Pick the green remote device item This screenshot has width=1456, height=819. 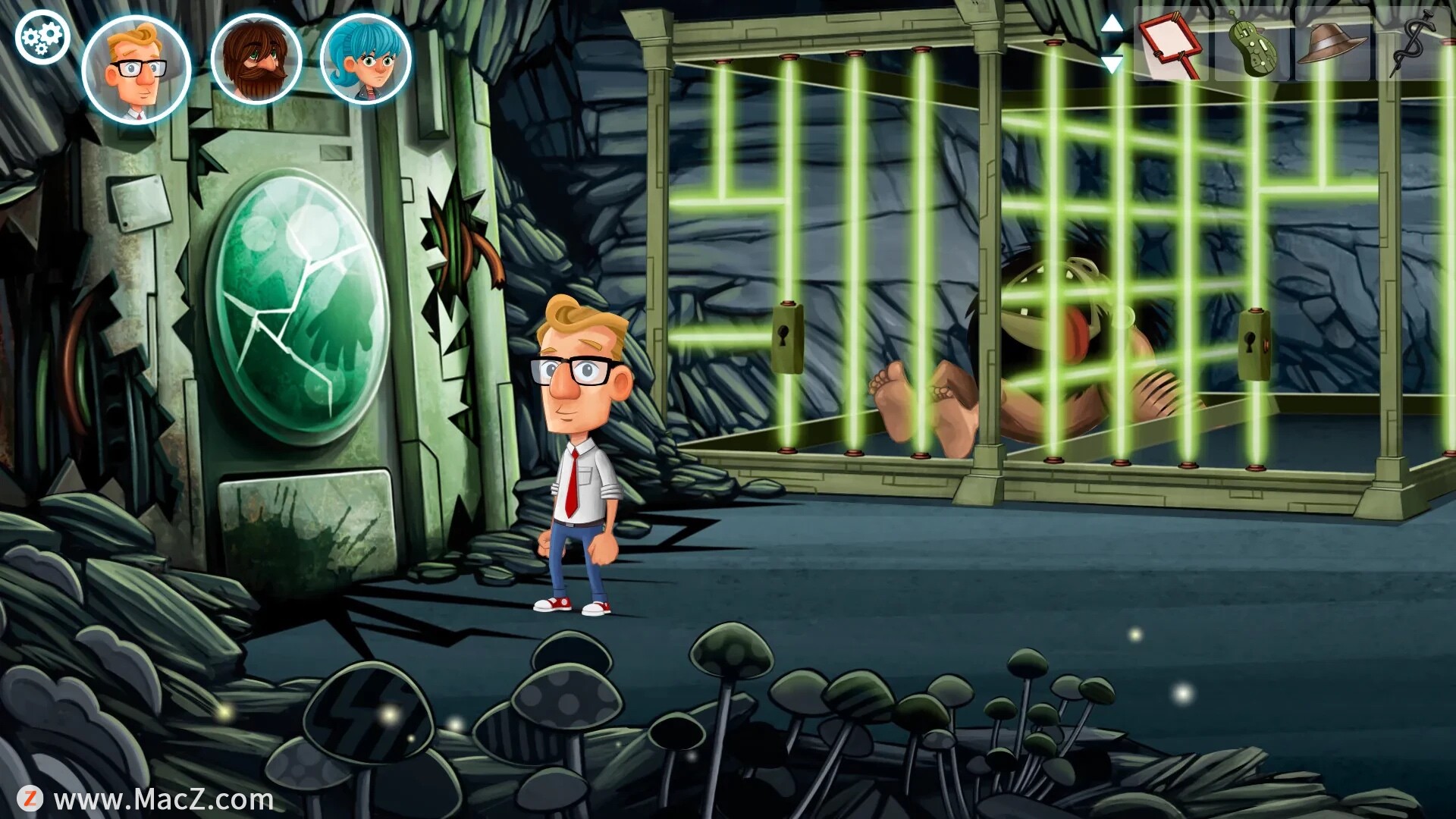pos(1251,45)
